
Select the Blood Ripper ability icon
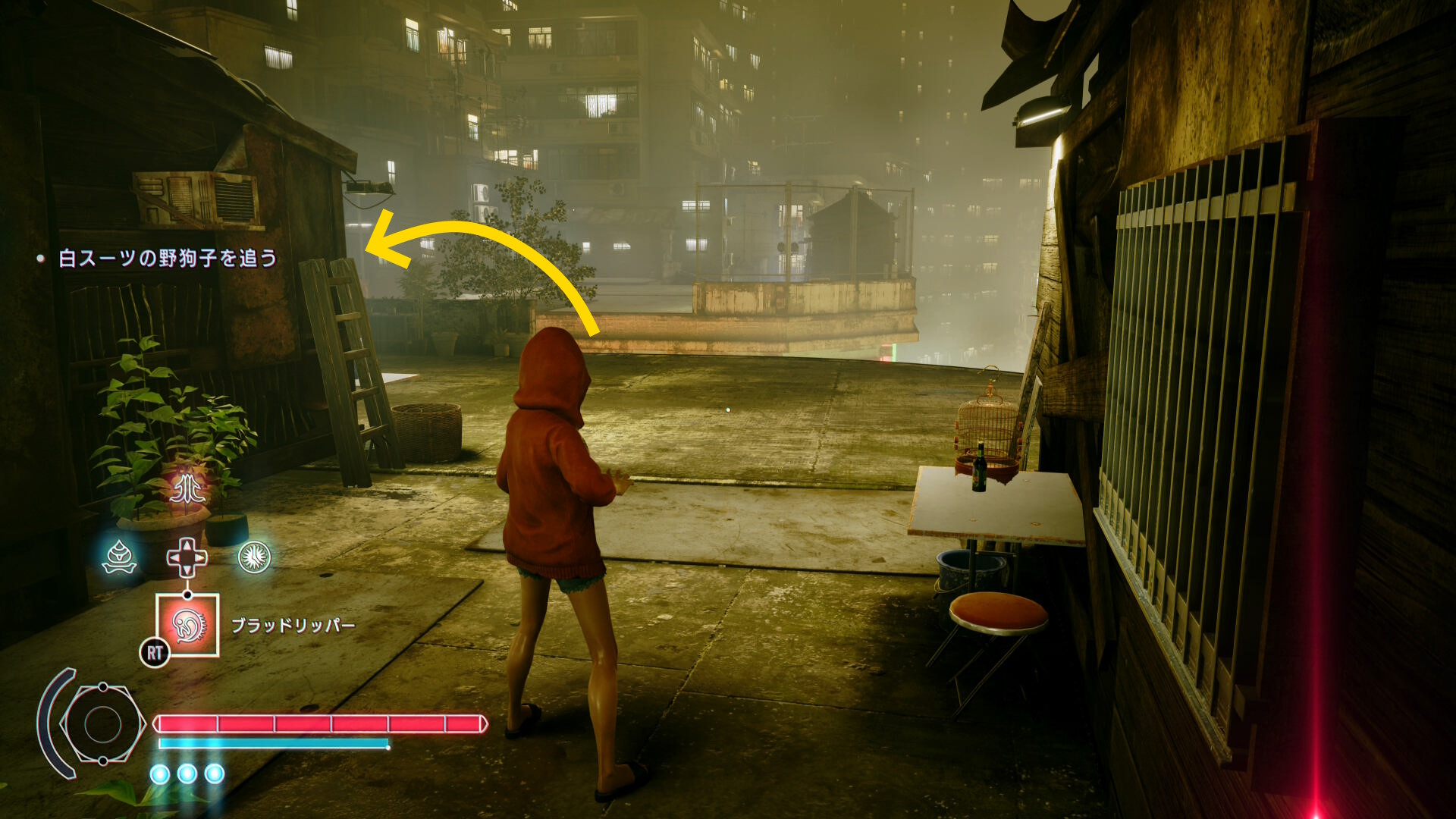(x=187, y=624)
